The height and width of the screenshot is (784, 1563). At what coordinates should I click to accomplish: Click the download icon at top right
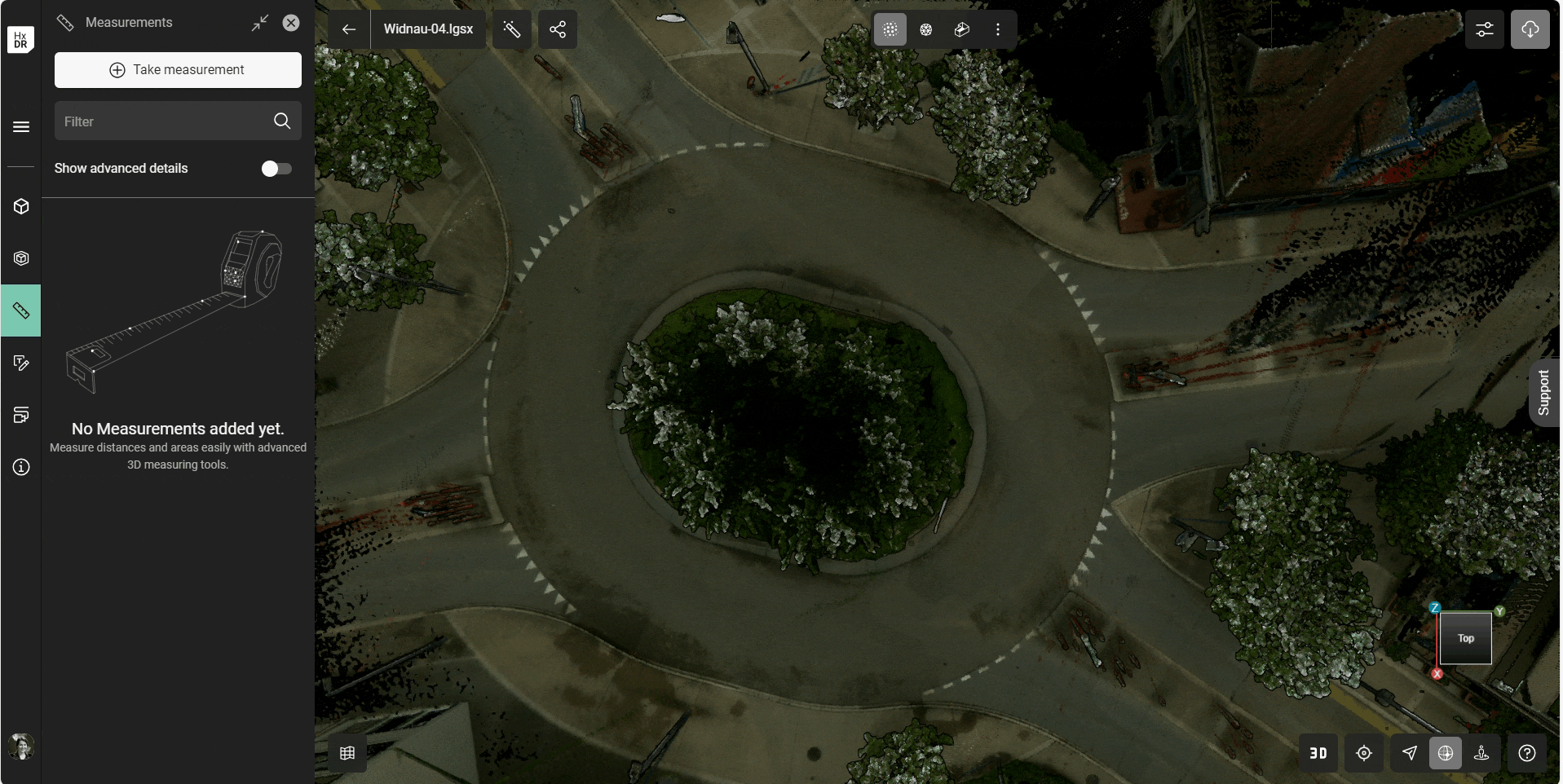pyautogui.click(x=1530, y=29)
